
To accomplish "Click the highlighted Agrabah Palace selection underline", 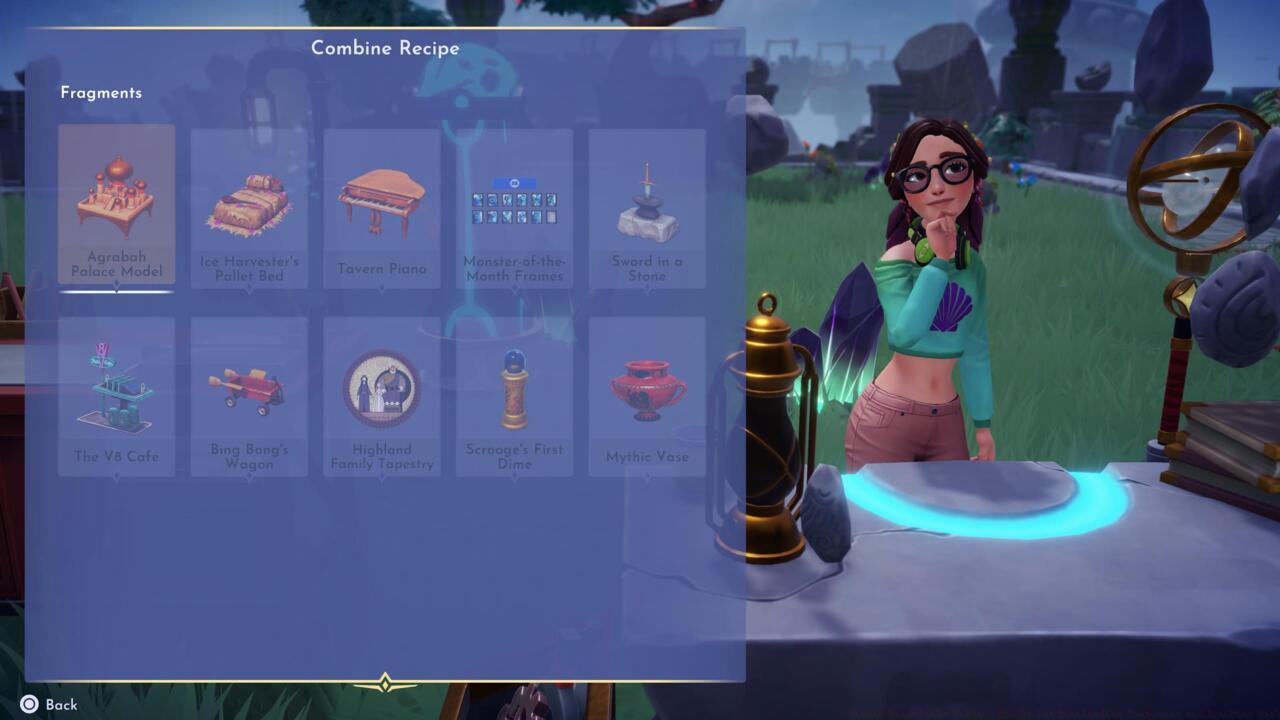I will [x=117, y=293].
